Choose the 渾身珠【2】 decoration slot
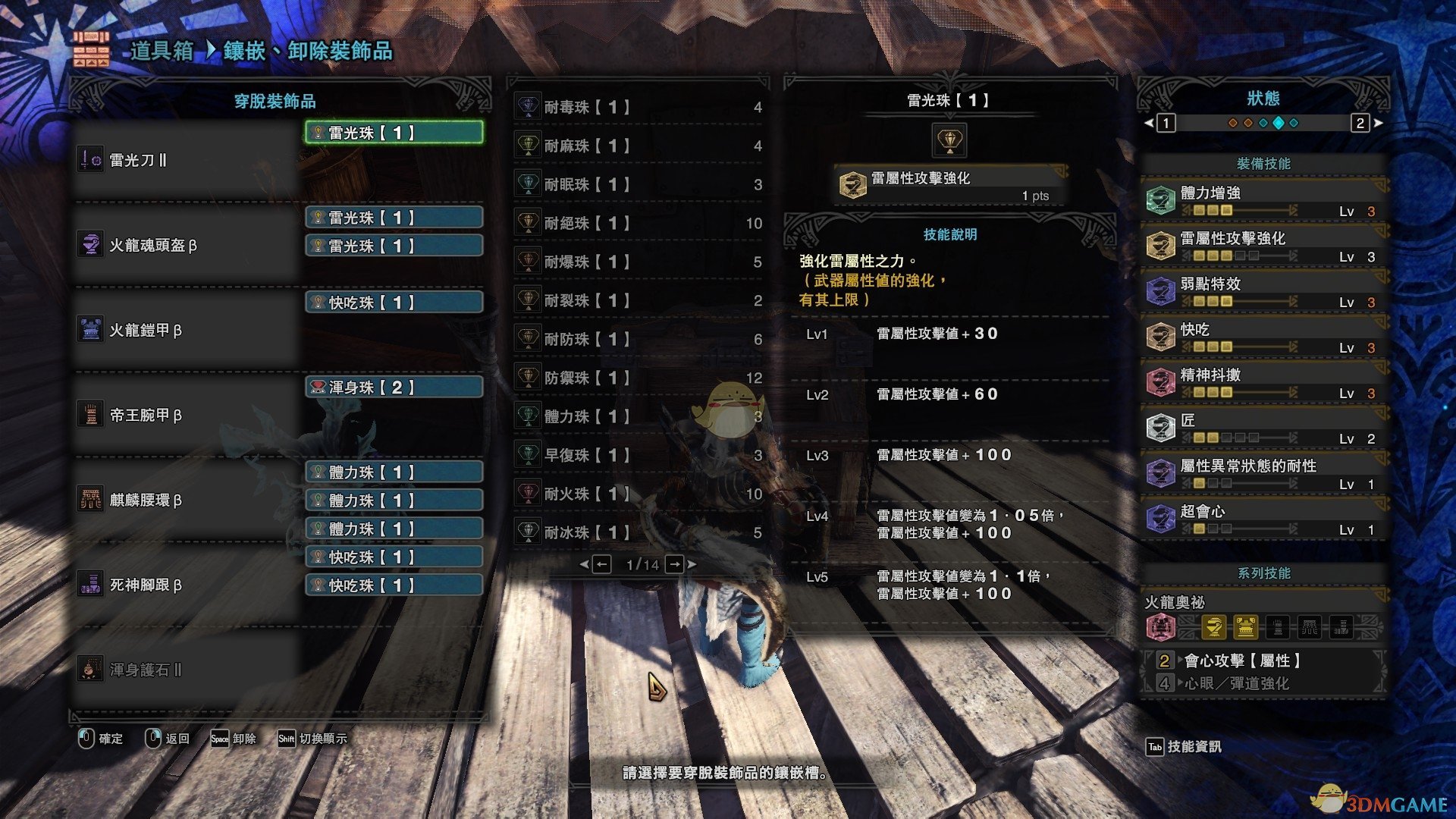This screenshot has height=819, width=1456. coord(394,388)
